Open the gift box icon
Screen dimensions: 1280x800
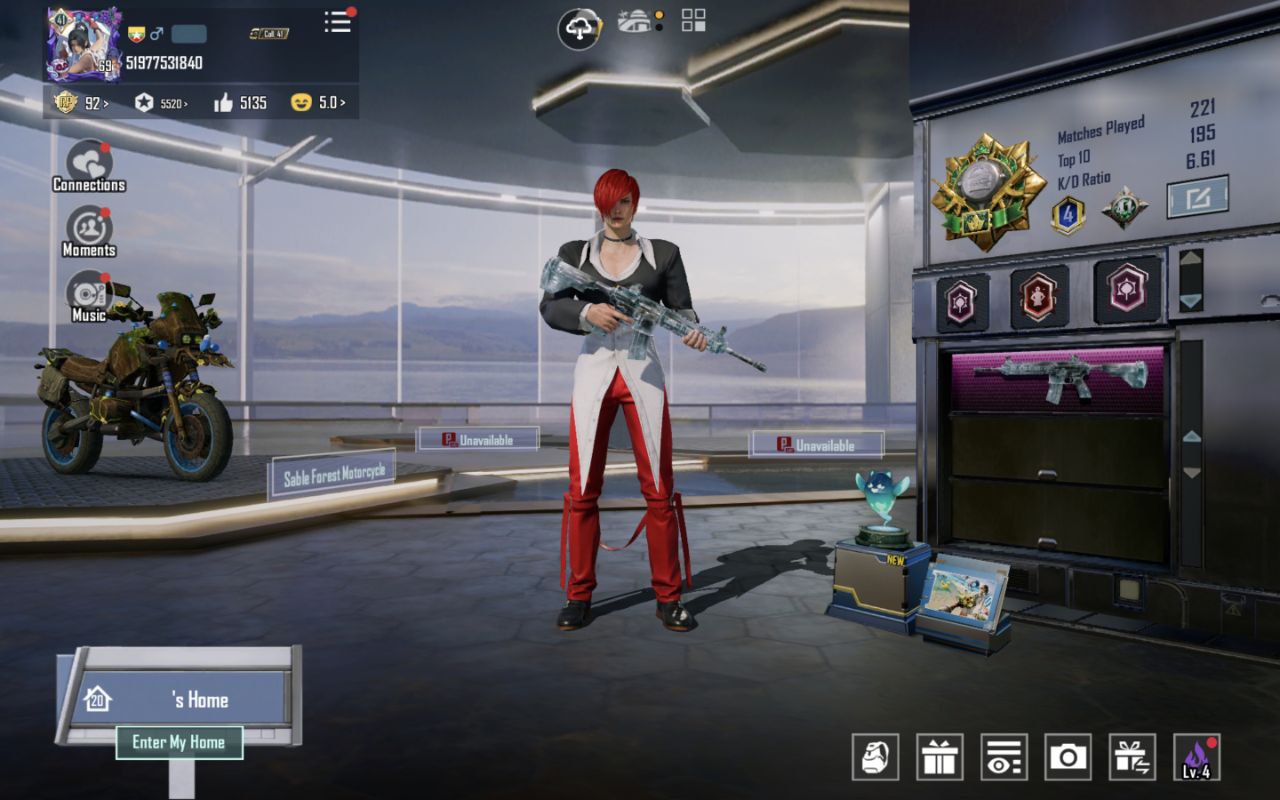click(939, 757)
